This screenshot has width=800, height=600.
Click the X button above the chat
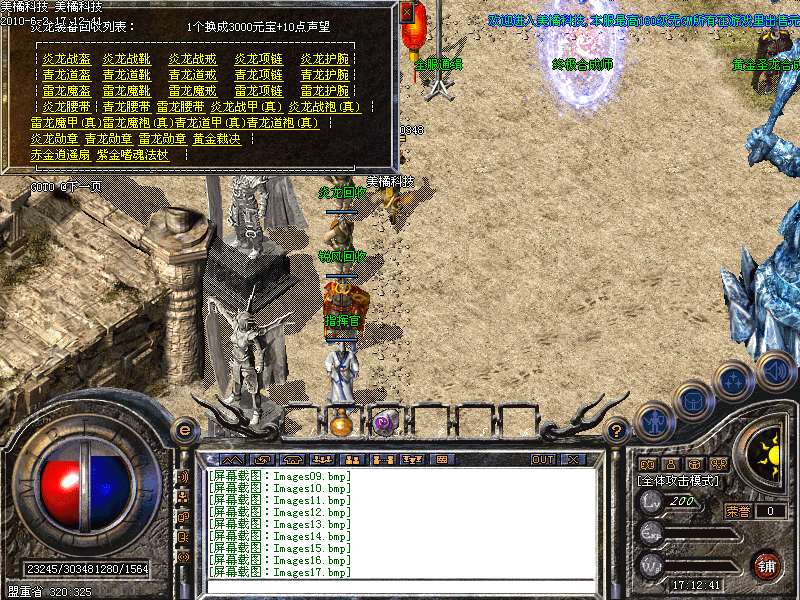pos(573,460)
